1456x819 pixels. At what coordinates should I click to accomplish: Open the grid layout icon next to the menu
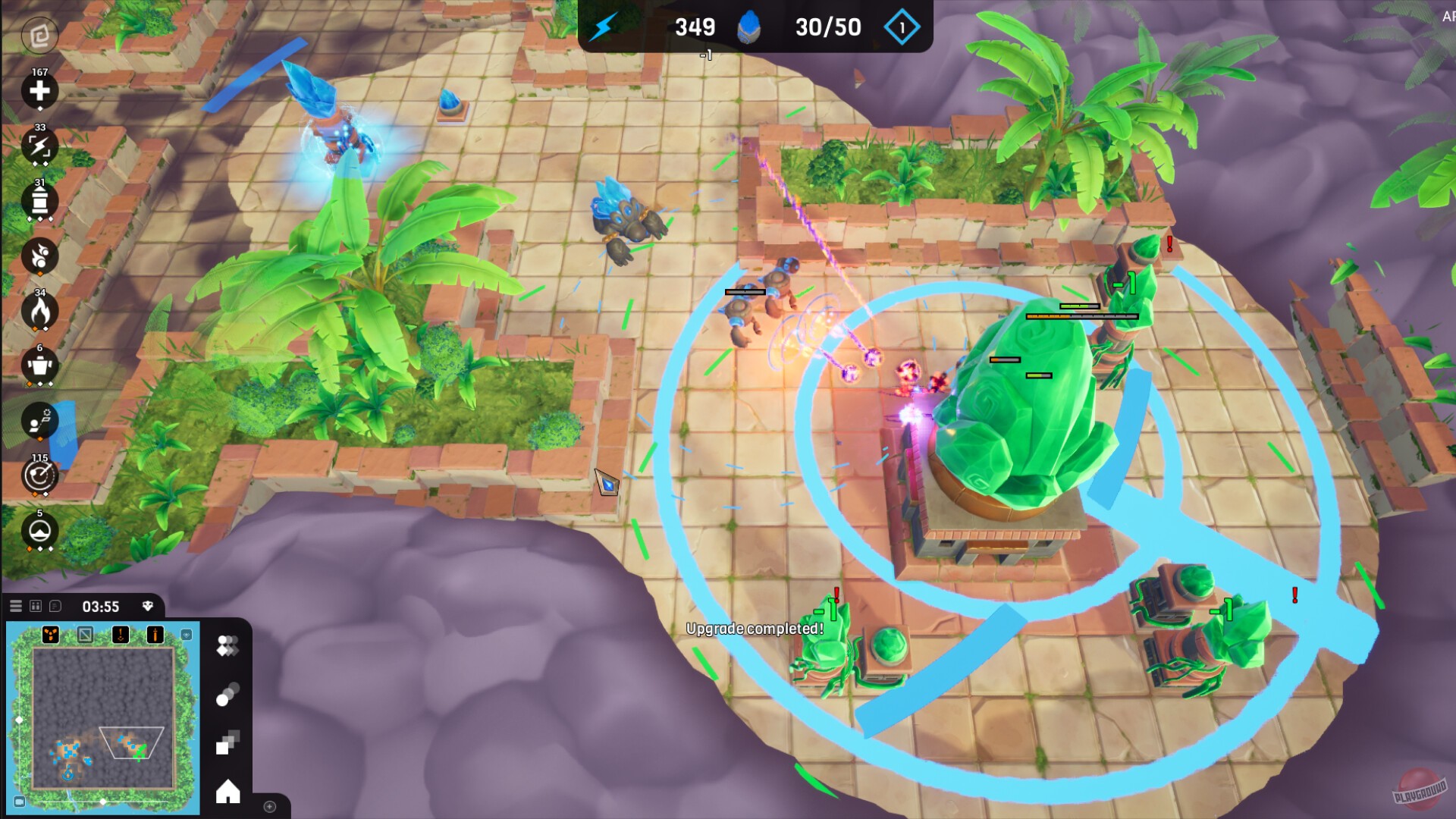pos(36,606)
